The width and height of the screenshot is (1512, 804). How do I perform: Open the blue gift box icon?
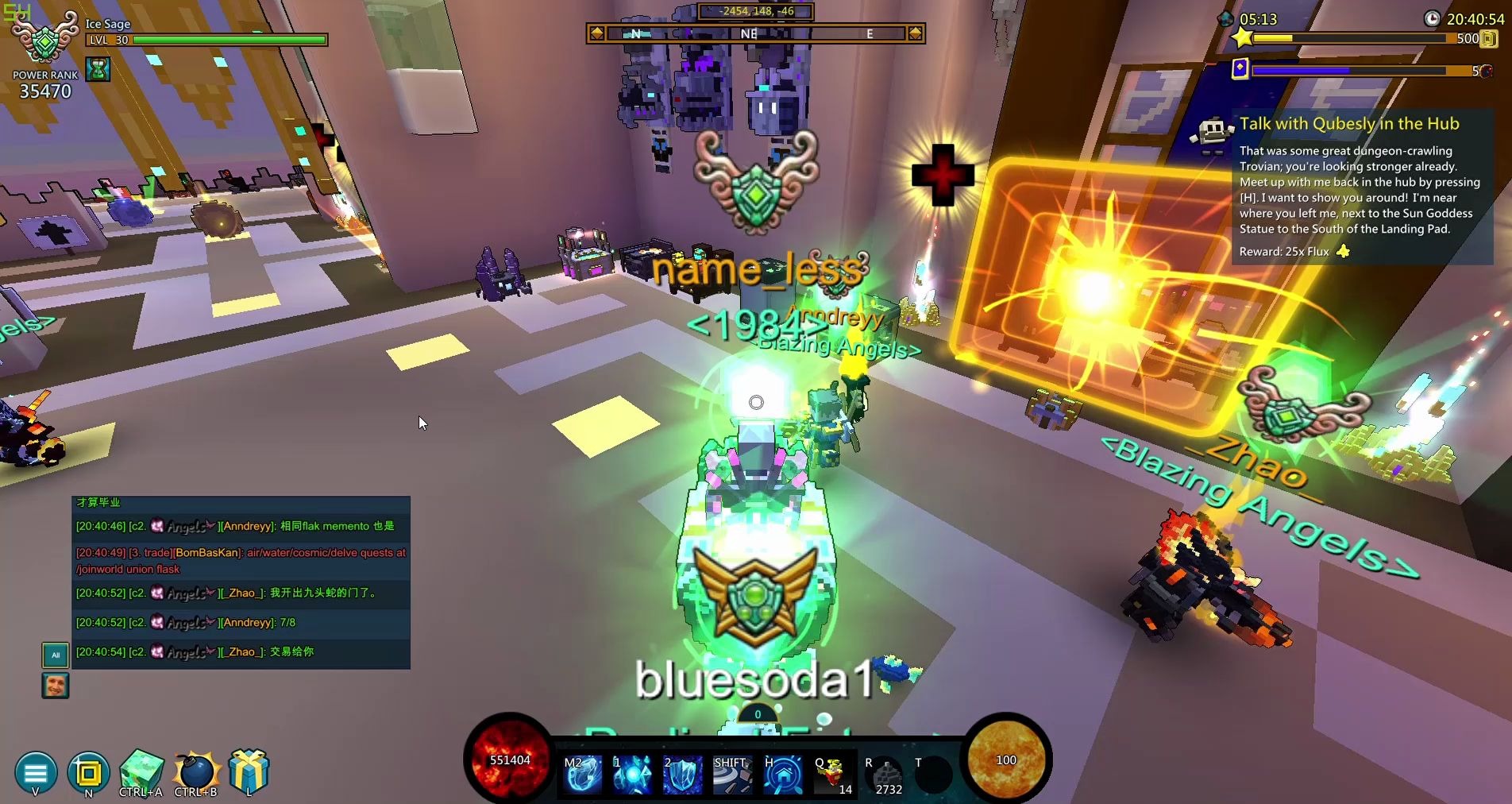click(x=249, y=770)
